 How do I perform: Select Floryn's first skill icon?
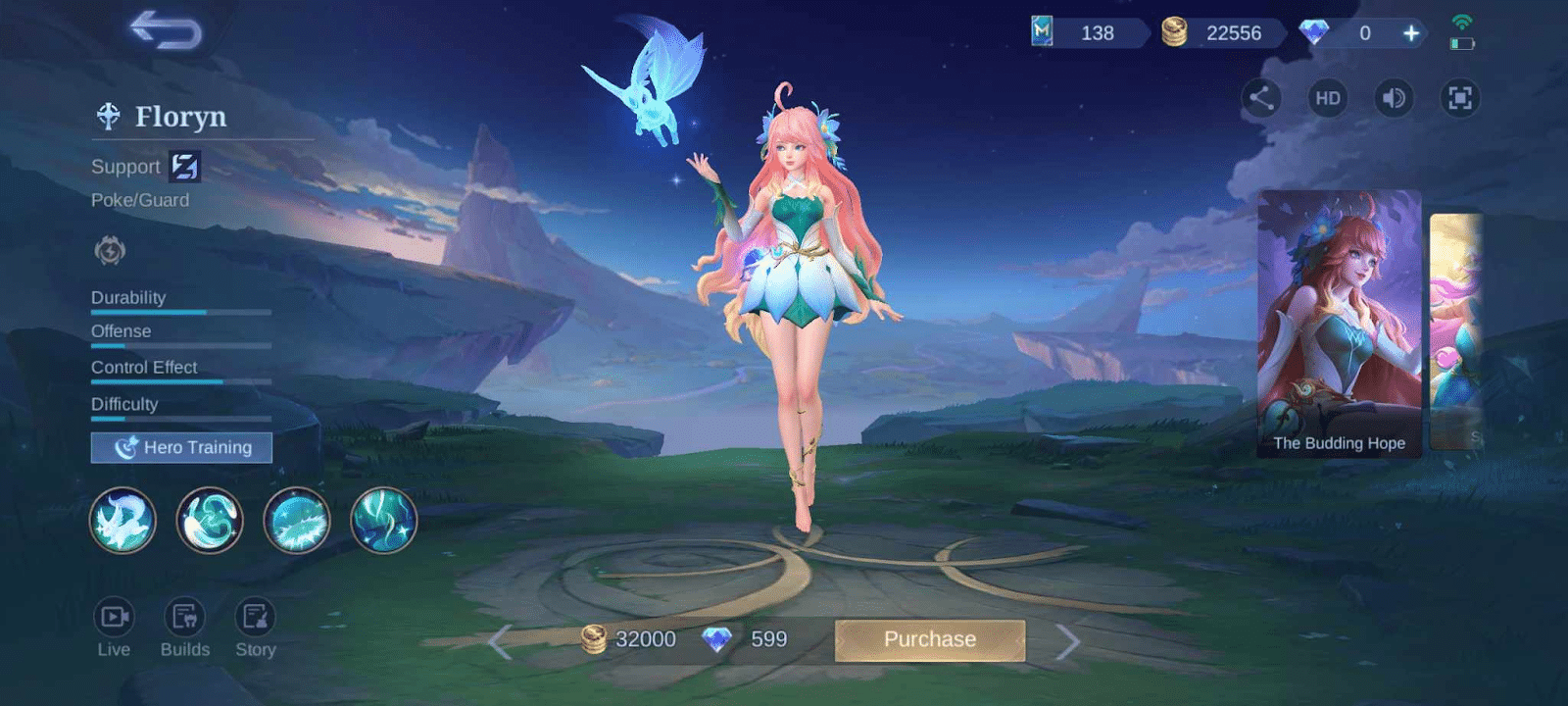coord(124,521)
